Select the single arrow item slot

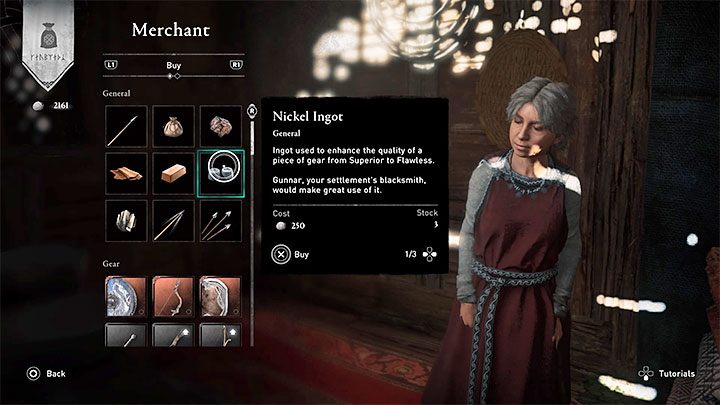click(x=127, y=126)
